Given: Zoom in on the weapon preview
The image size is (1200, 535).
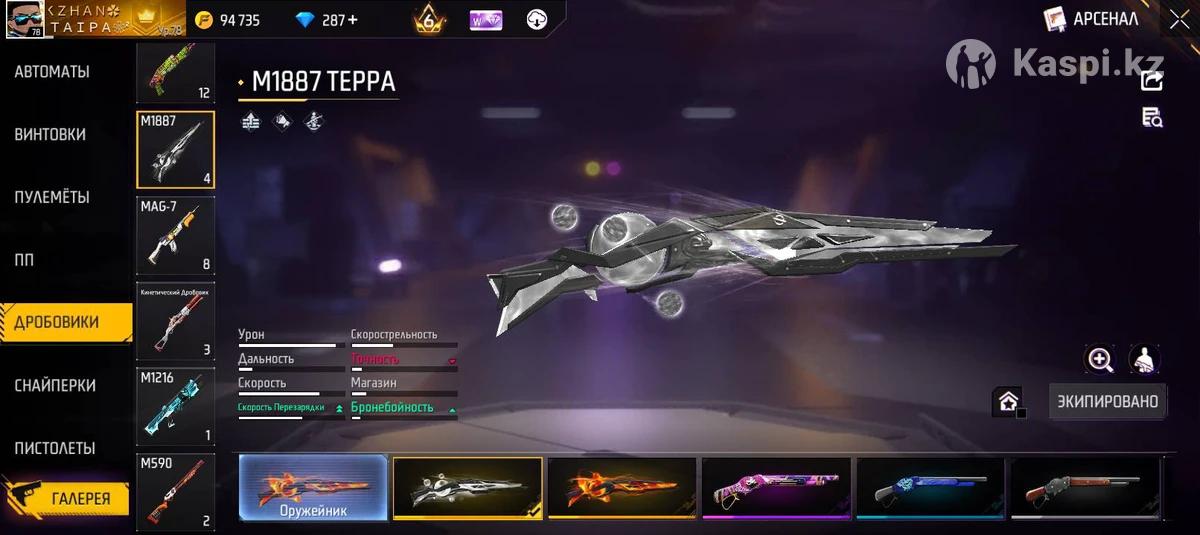Looking at the screenshot, I should click(x=1100, y=360).
